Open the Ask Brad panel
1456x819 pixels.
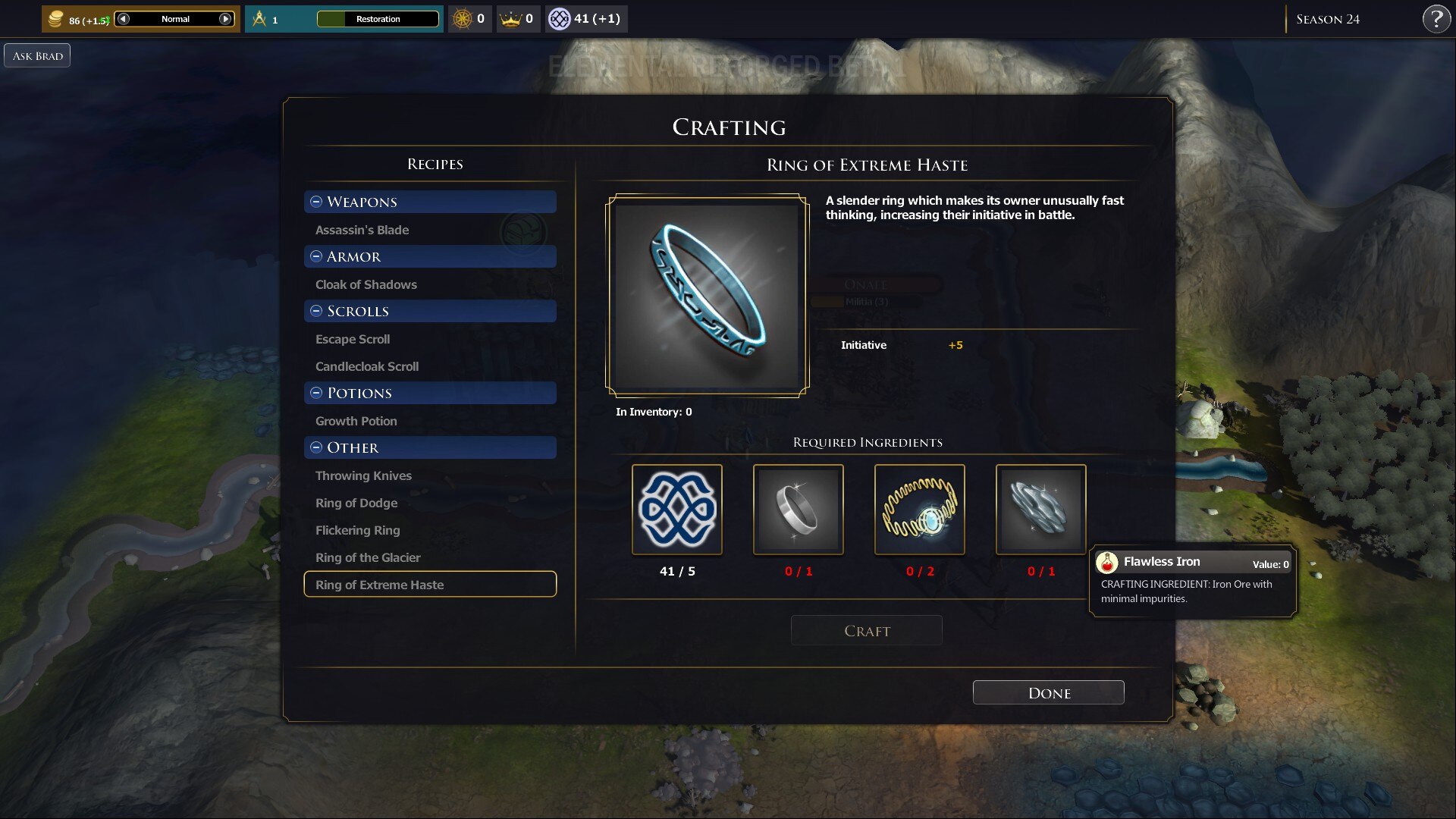[x=37, y=55]
